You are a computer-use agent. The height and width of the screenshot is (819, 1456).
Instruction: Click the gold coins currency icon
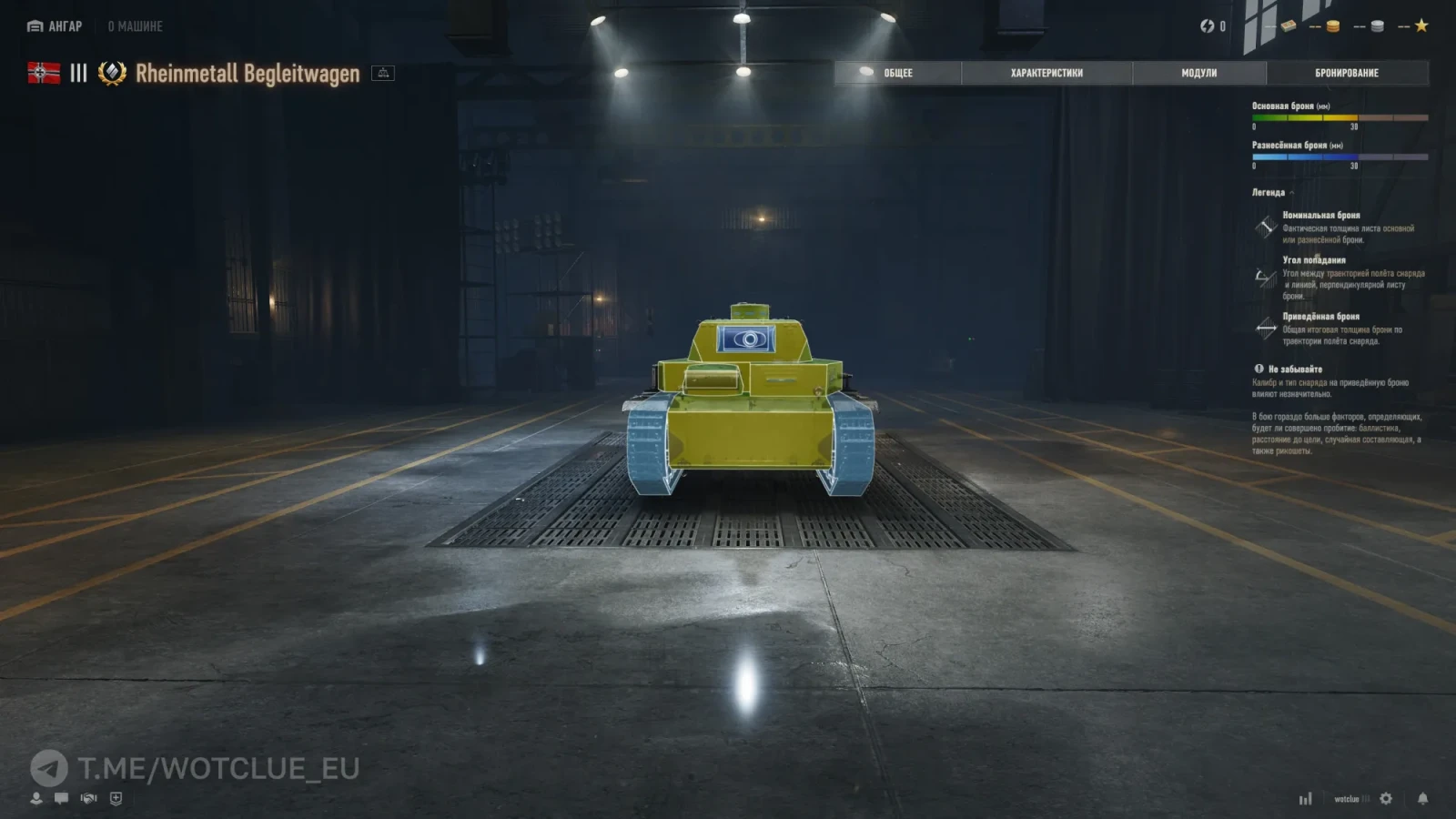pos(1332,26)
